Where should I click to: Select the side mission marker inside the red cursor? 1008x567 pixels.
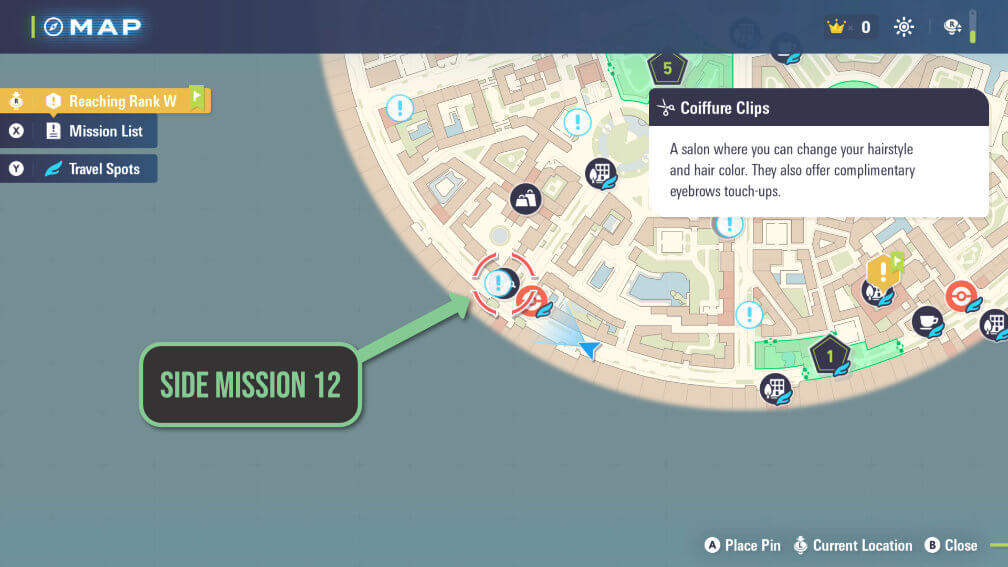coord(497,283)
